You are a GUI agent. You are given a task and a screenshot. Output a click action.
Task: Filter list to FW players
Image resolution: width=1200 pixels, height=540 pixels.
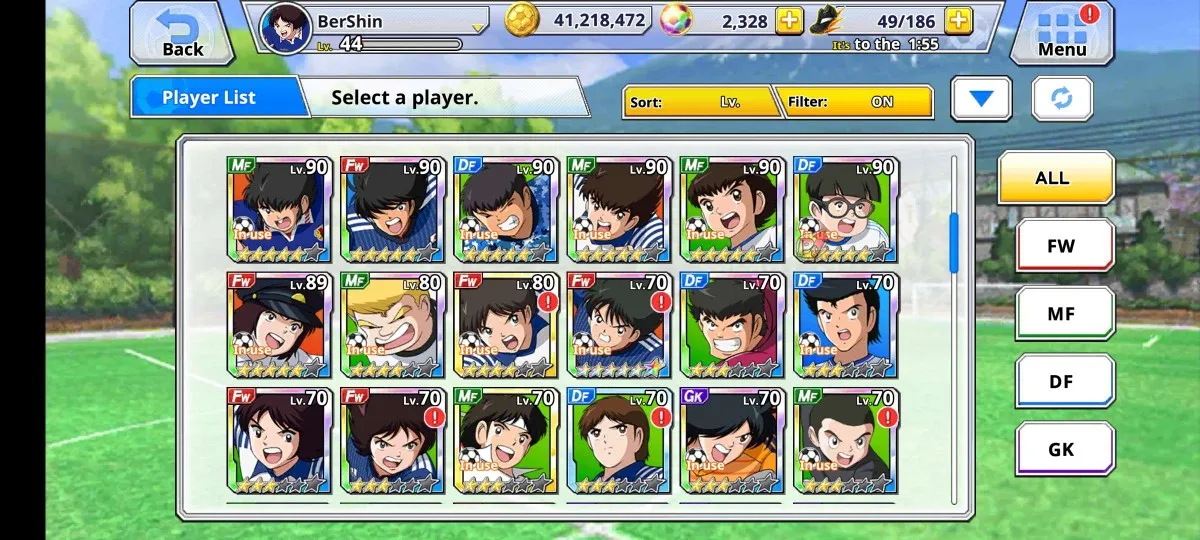tap(1064, 246)
